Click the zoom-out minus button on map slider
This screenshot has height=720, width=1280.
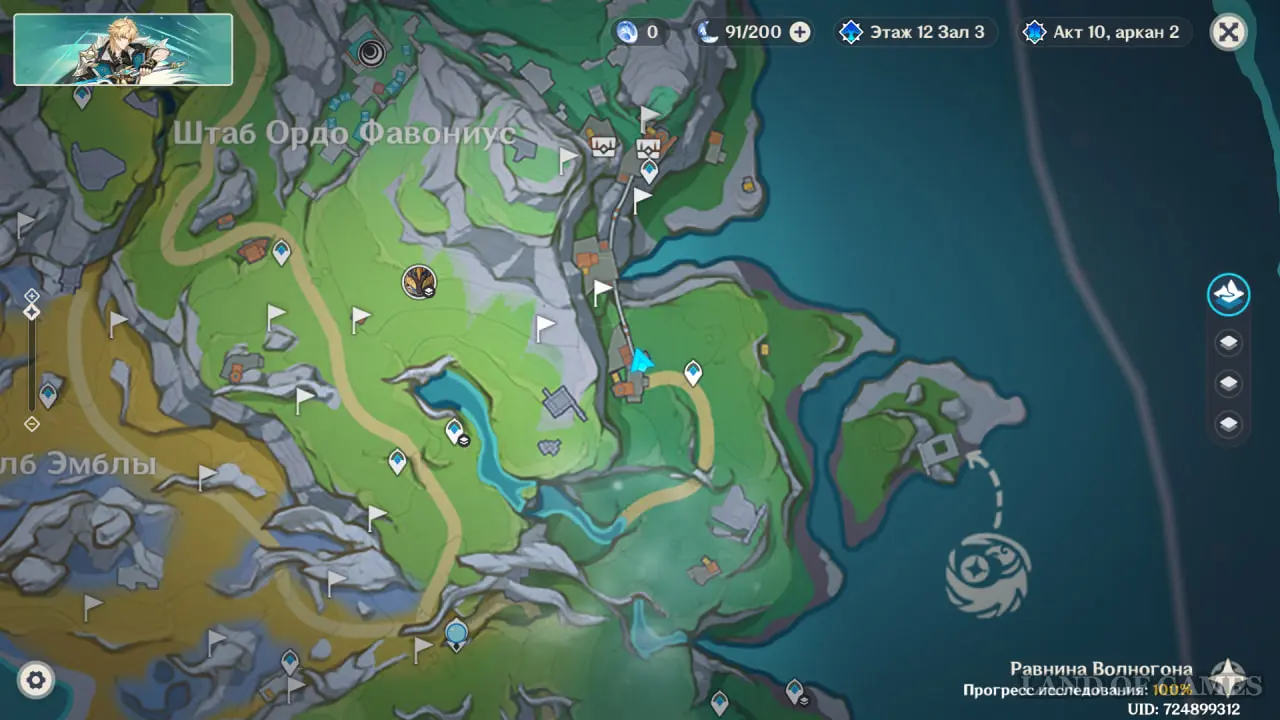[x=32, y=424]
